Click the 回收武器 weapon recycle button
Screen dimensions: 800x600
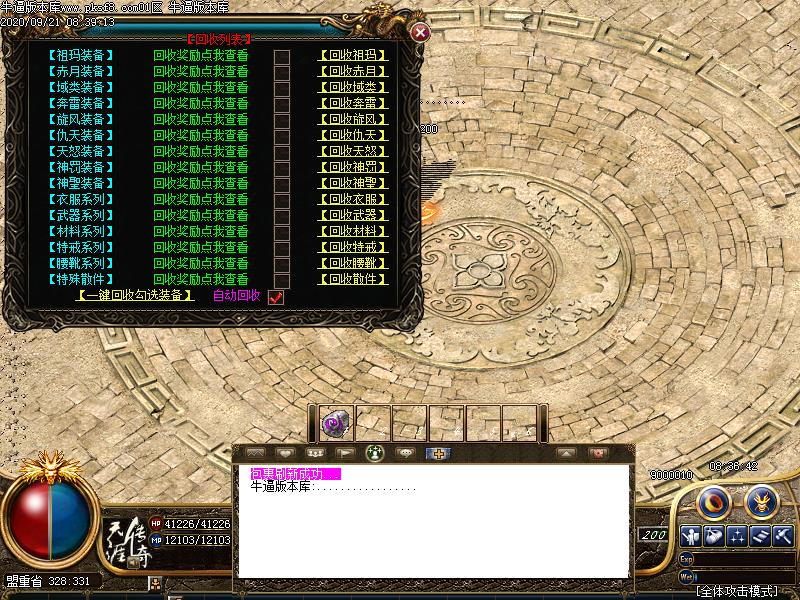point(353,216)
